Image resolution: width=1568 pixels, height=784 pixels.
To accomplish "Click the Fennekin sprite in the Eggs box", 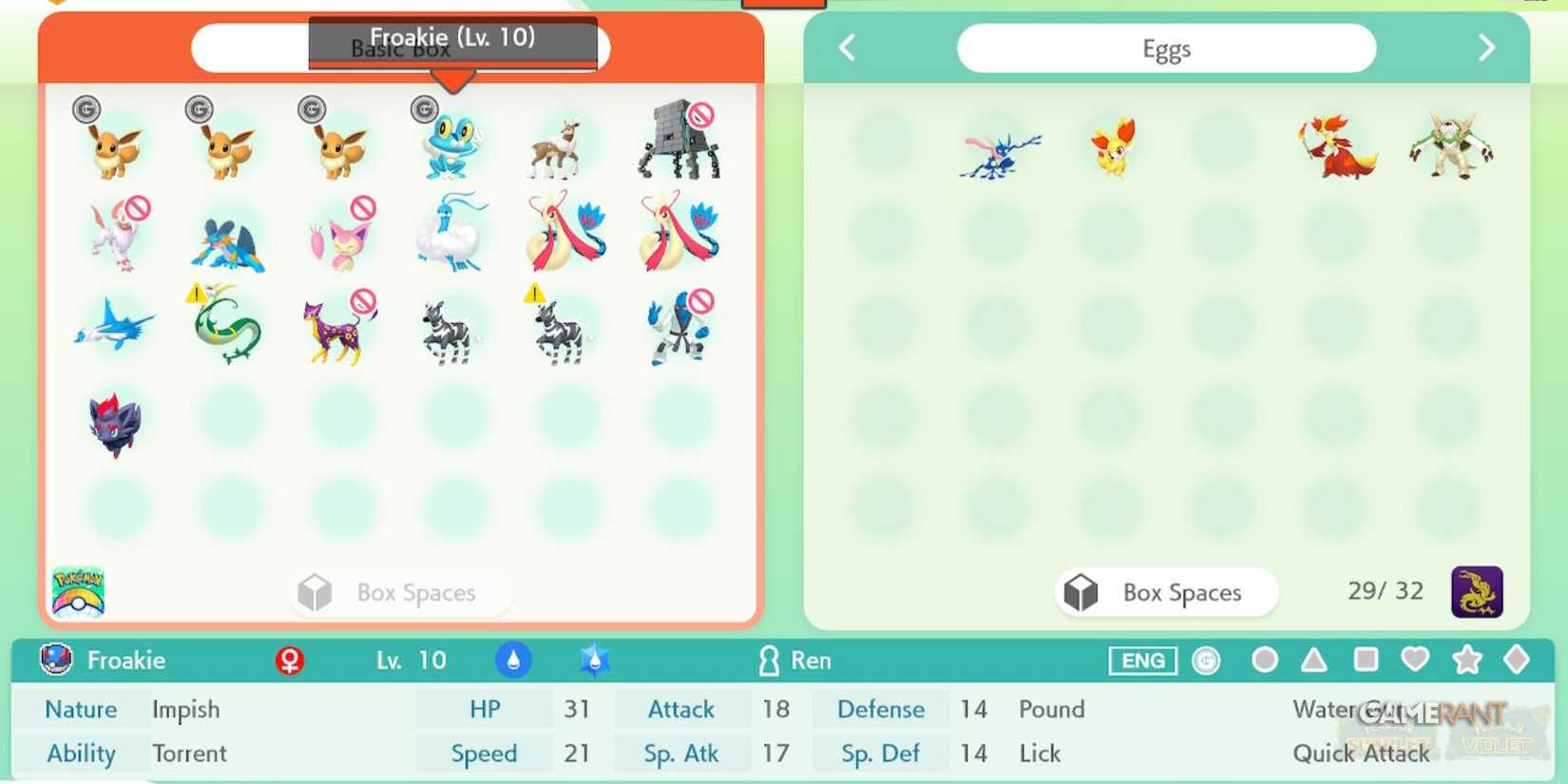I will click(x=1114, y=147).
